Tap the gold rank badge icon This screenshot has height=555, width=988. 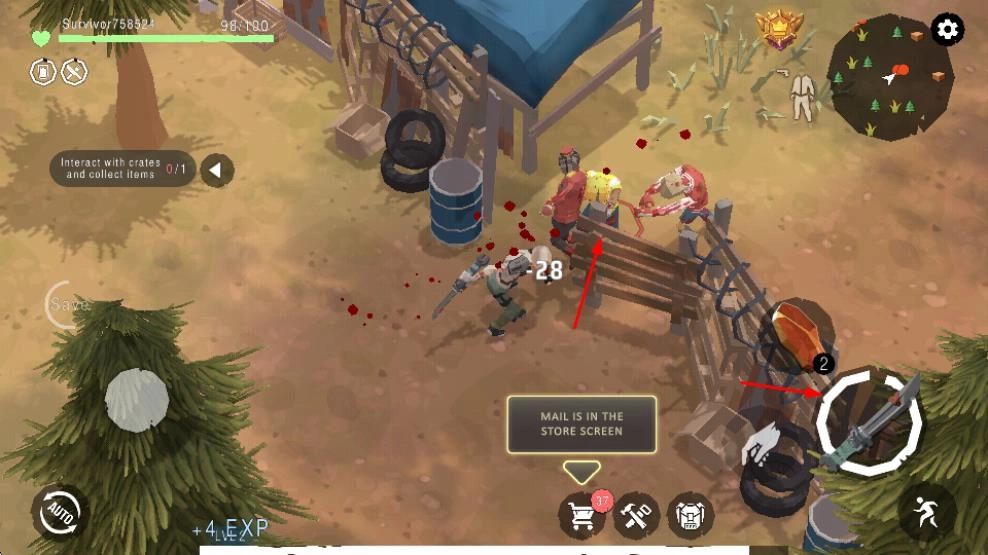click(x=780, y=30)
